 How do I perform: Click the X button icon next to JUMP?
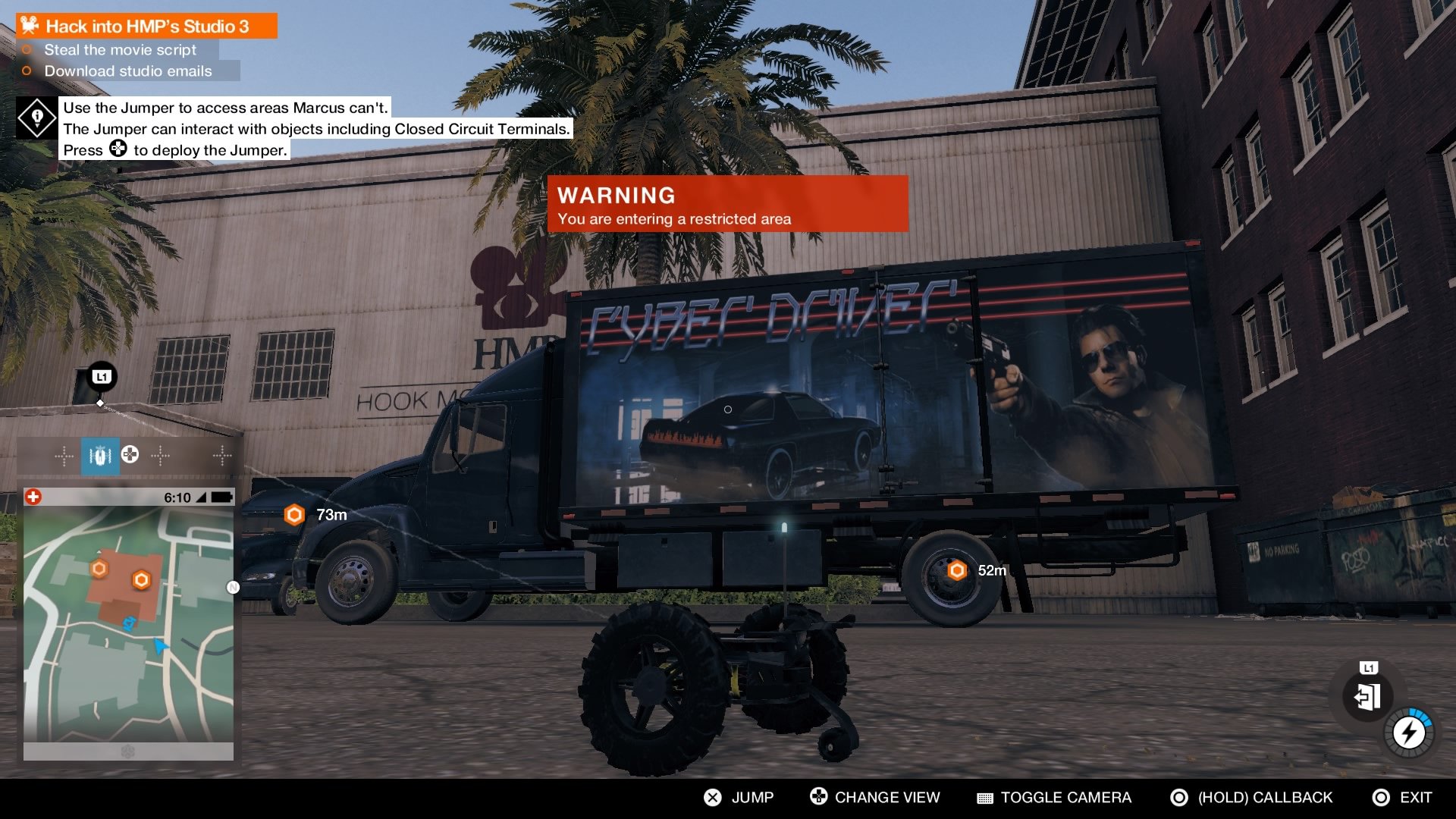[x=711, y=797]
